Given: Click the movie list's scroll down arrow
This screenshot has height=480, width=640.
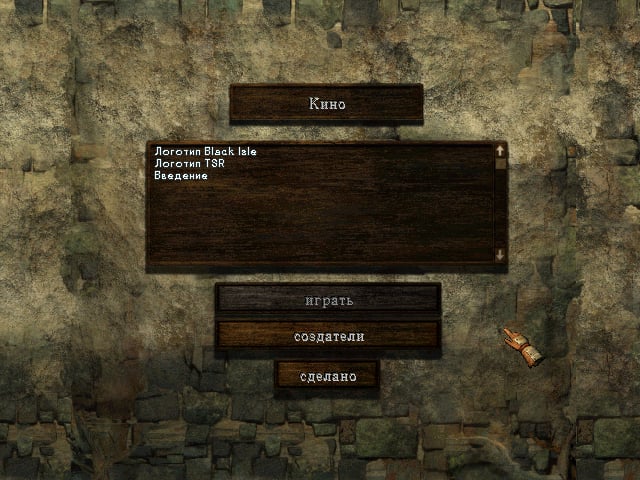Looking at the screenshot, I should 500,256.
